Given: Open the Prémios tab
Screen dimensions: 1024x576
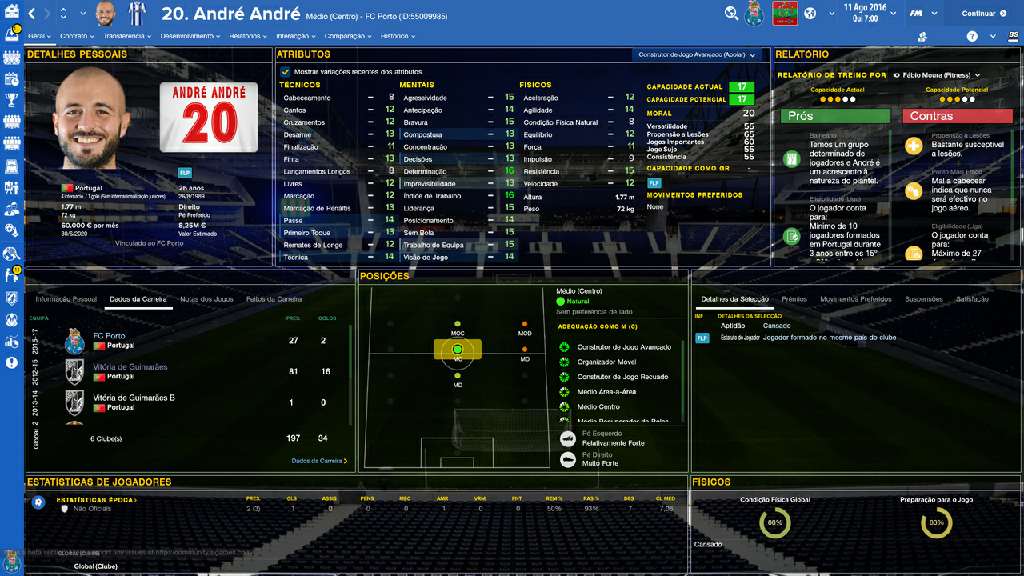Looking at the screenshot, I should pyautogui.click(x=794, y=299).
